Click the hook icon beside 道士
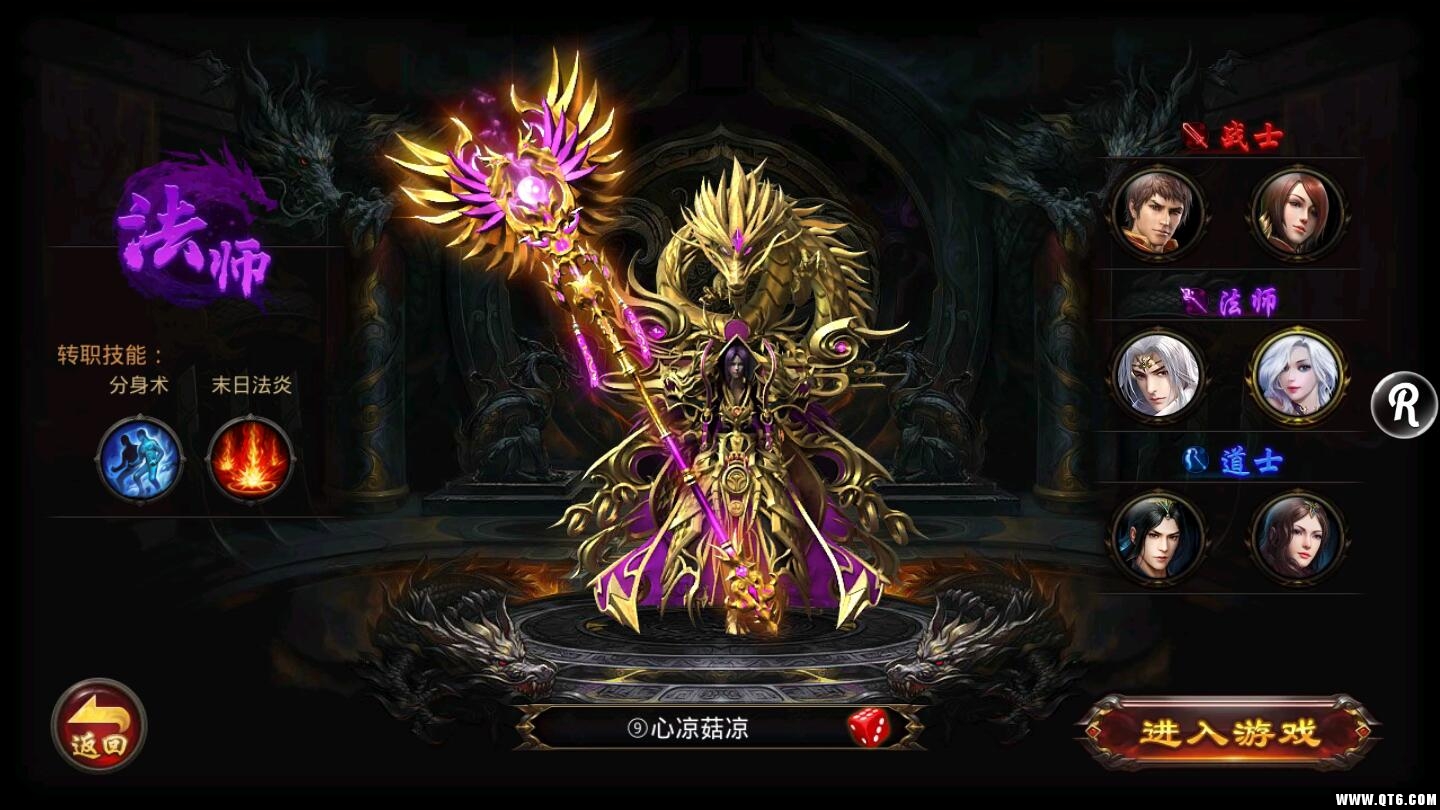Viewport: 1440px width, 810px height. (x=1195, y=459)
